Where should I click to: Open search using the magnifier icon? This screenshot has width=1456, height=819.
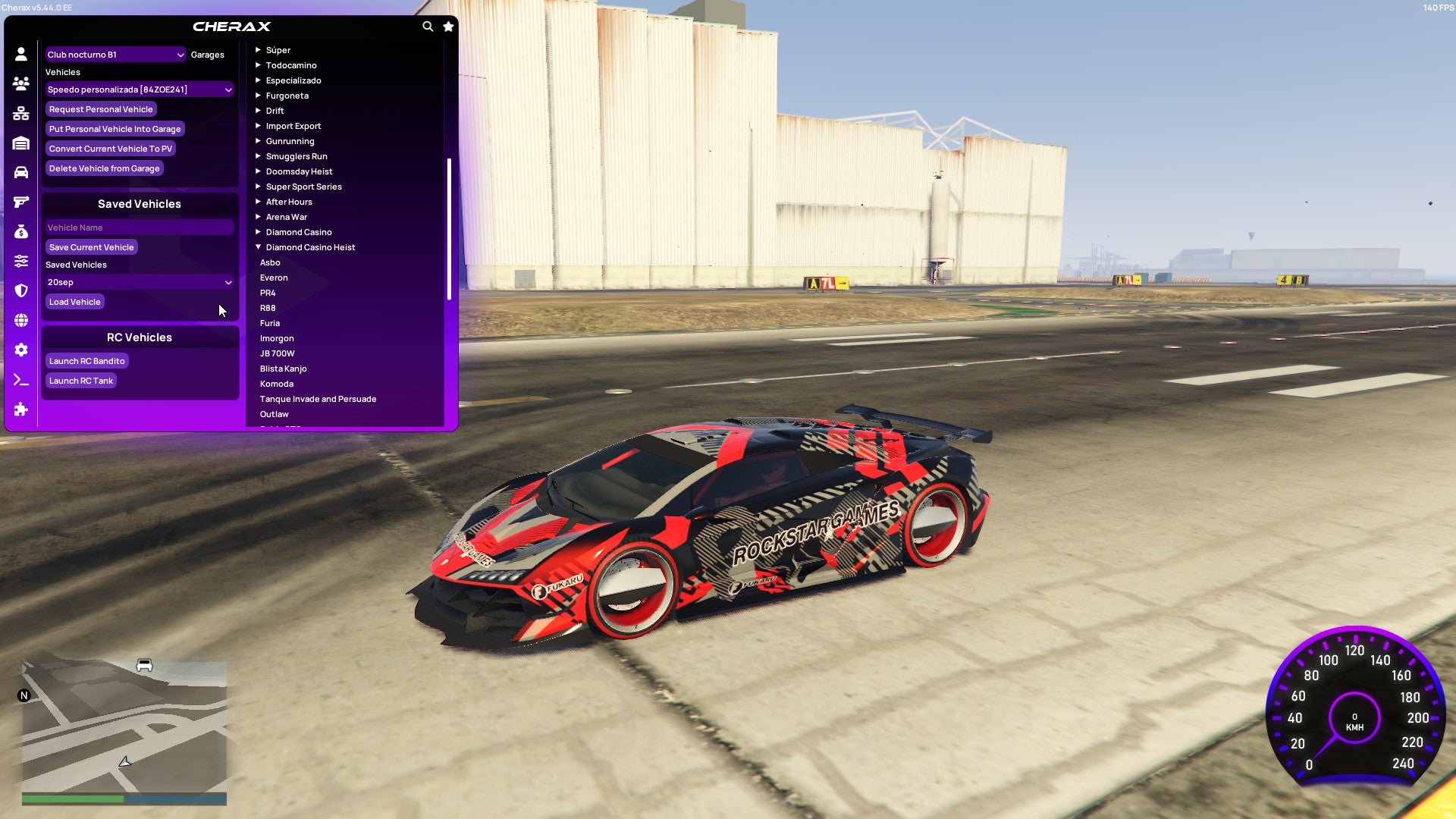(426, 25)
